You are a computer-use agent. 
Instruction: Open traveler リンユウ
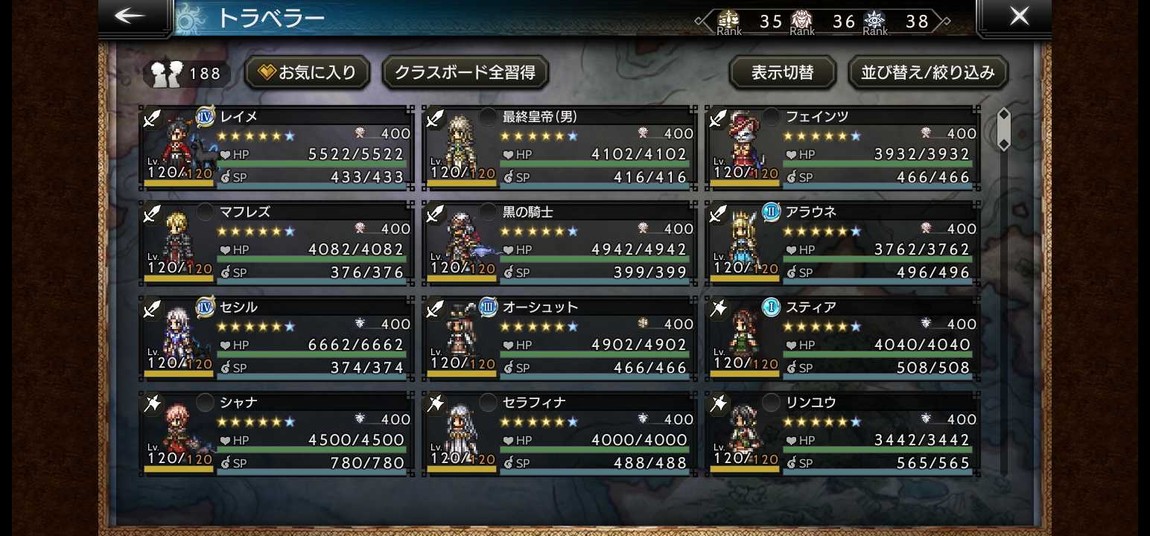(842, 432)
